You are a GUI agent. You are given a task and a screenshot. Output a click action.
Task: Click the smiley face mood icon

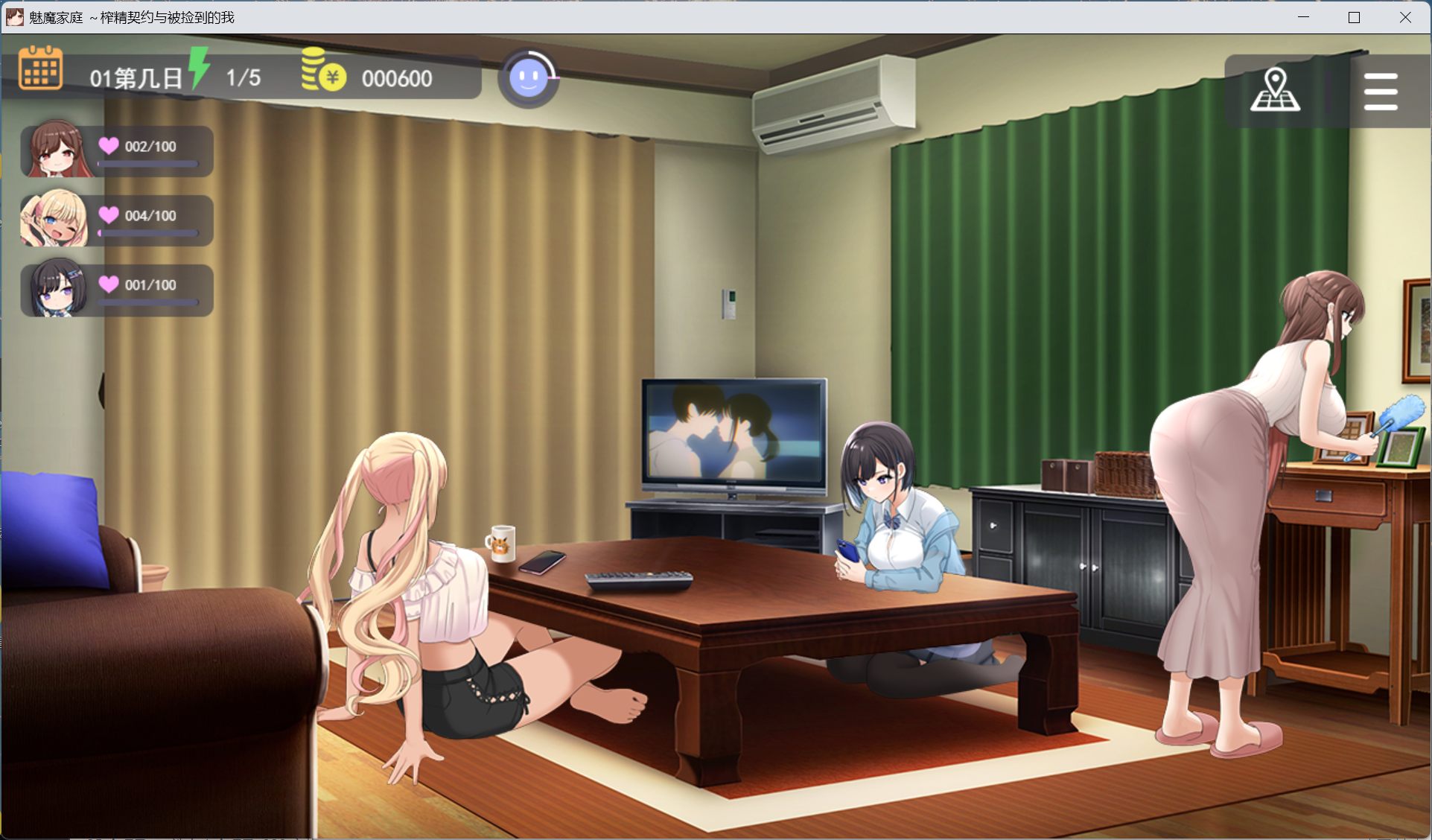[x=529, y=77]
